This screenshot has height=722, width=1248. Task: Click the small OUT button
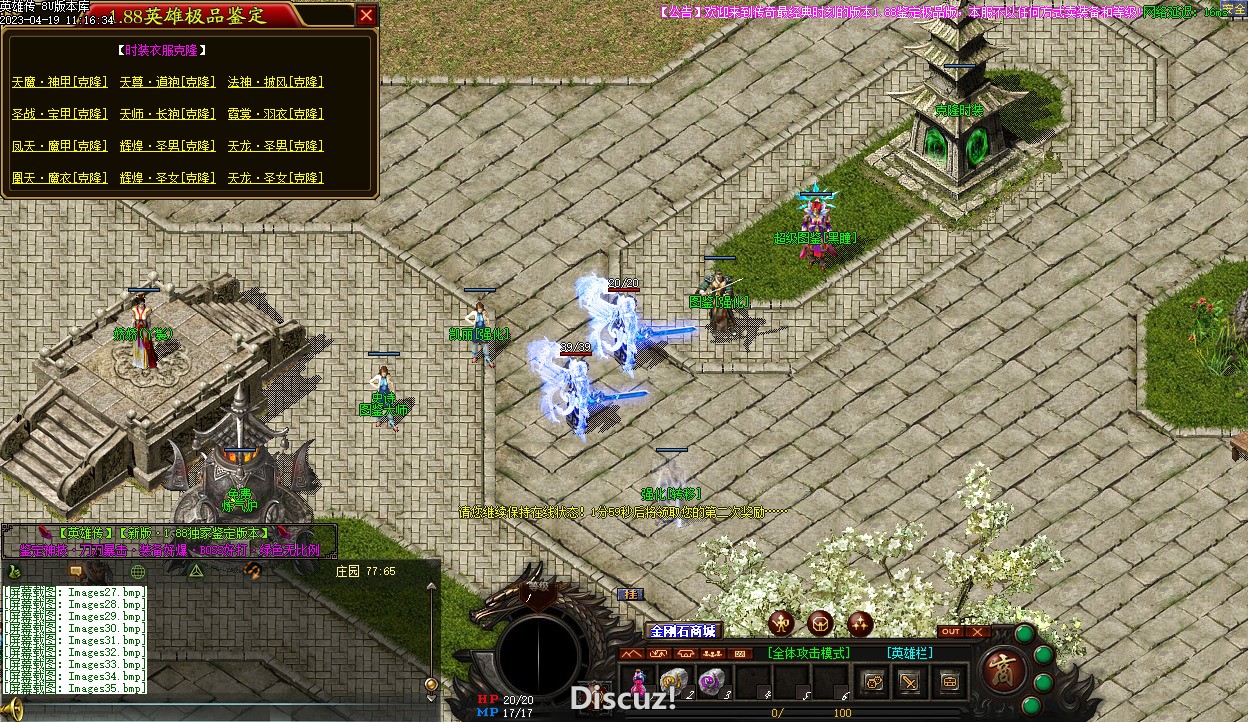coord(950,632)
